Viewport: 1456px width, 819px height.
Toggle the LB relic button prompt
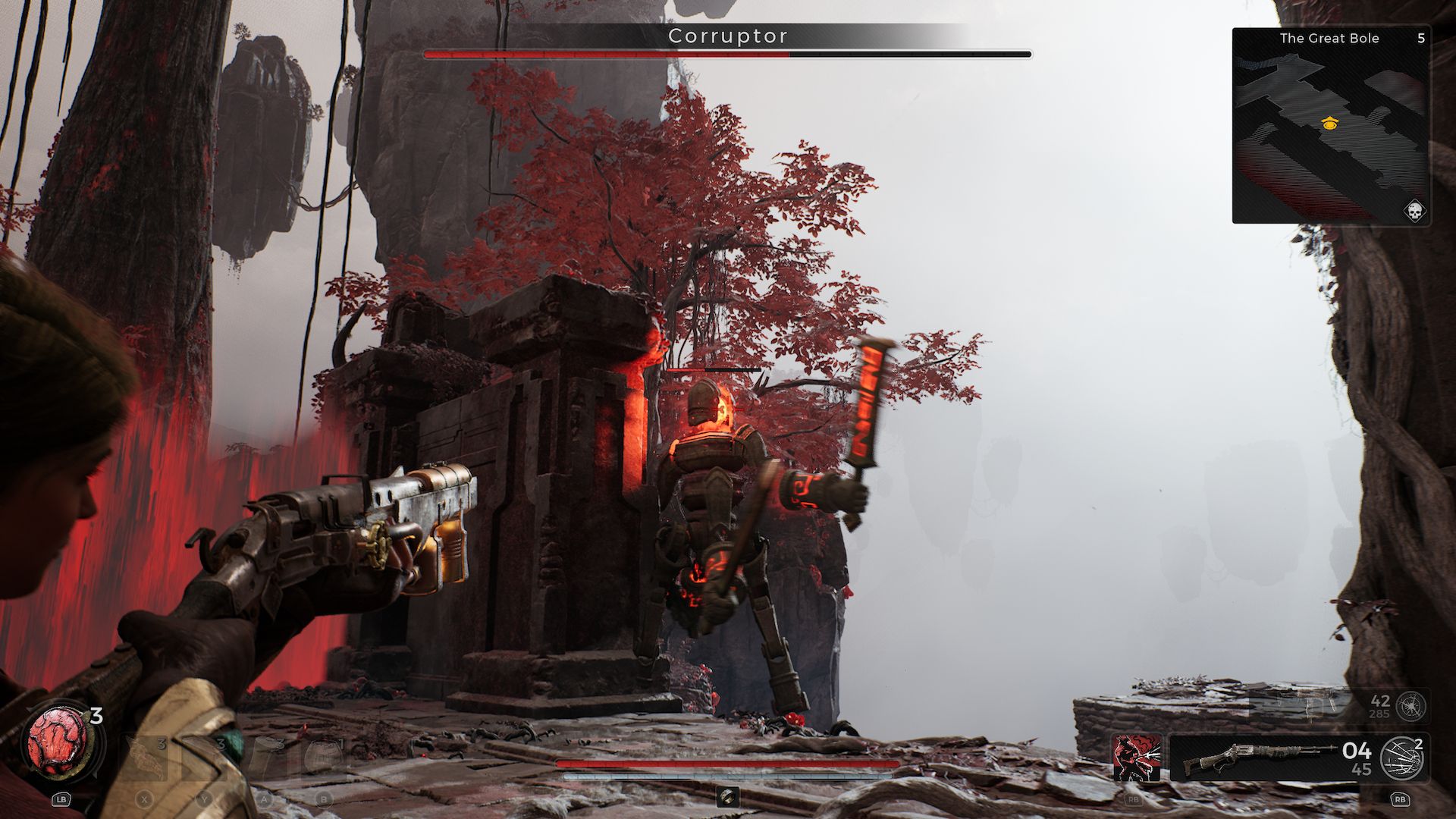61,799
